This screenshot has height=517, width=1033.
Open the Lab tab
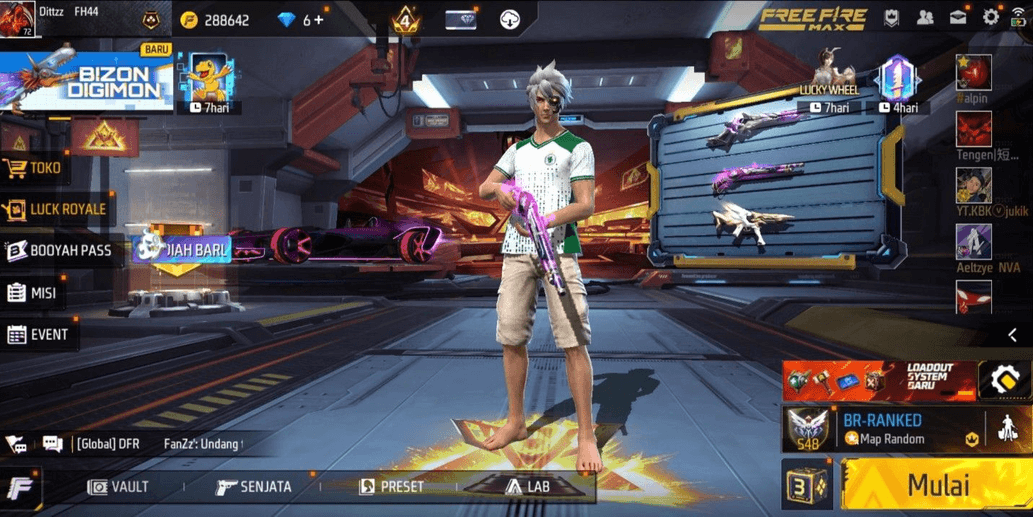pos(527,487)
